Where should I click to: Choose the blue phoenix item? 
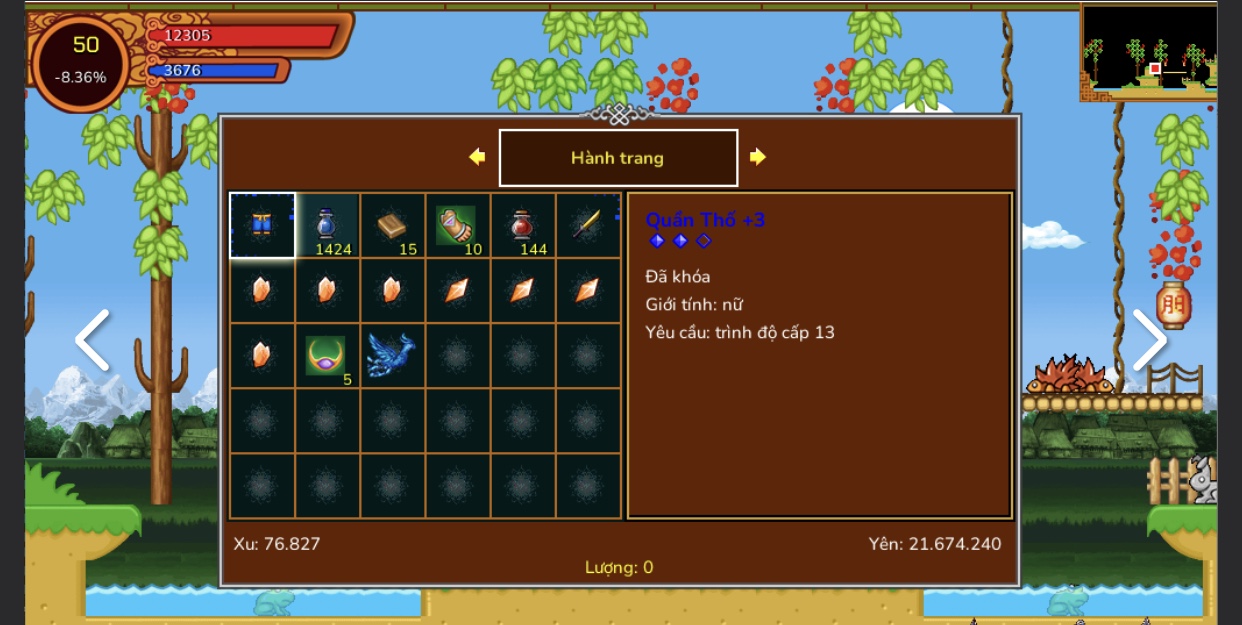391,355
